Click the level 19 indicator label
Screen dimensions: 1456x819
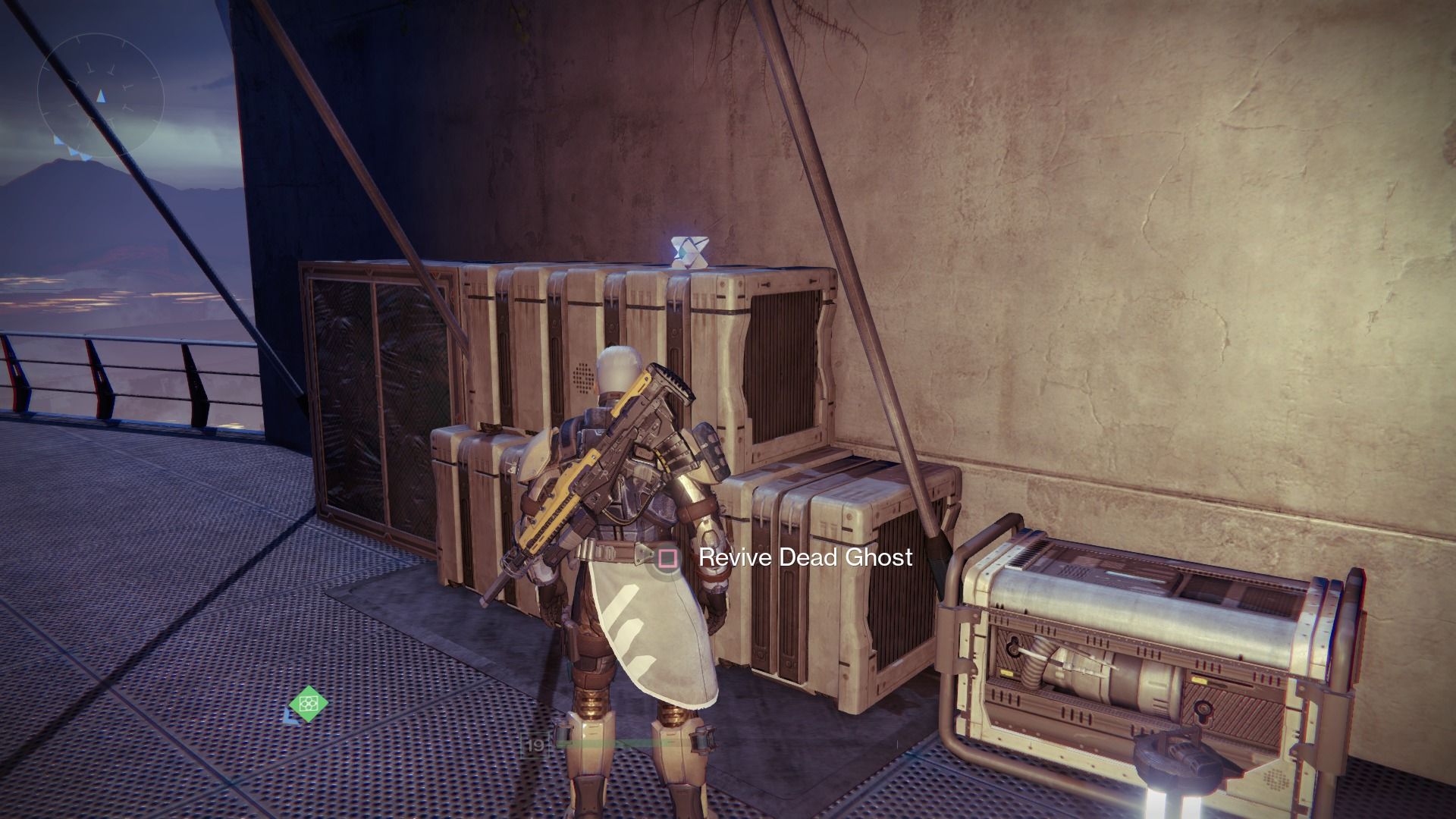click(x=535, y=743)
